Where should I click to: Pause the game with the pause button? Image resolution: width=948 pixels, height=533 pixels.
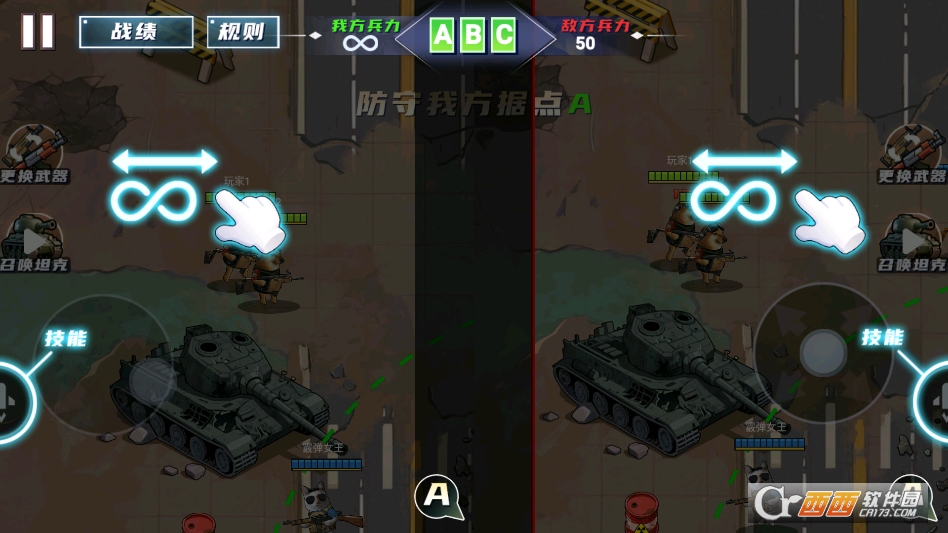tap(38, 31)
